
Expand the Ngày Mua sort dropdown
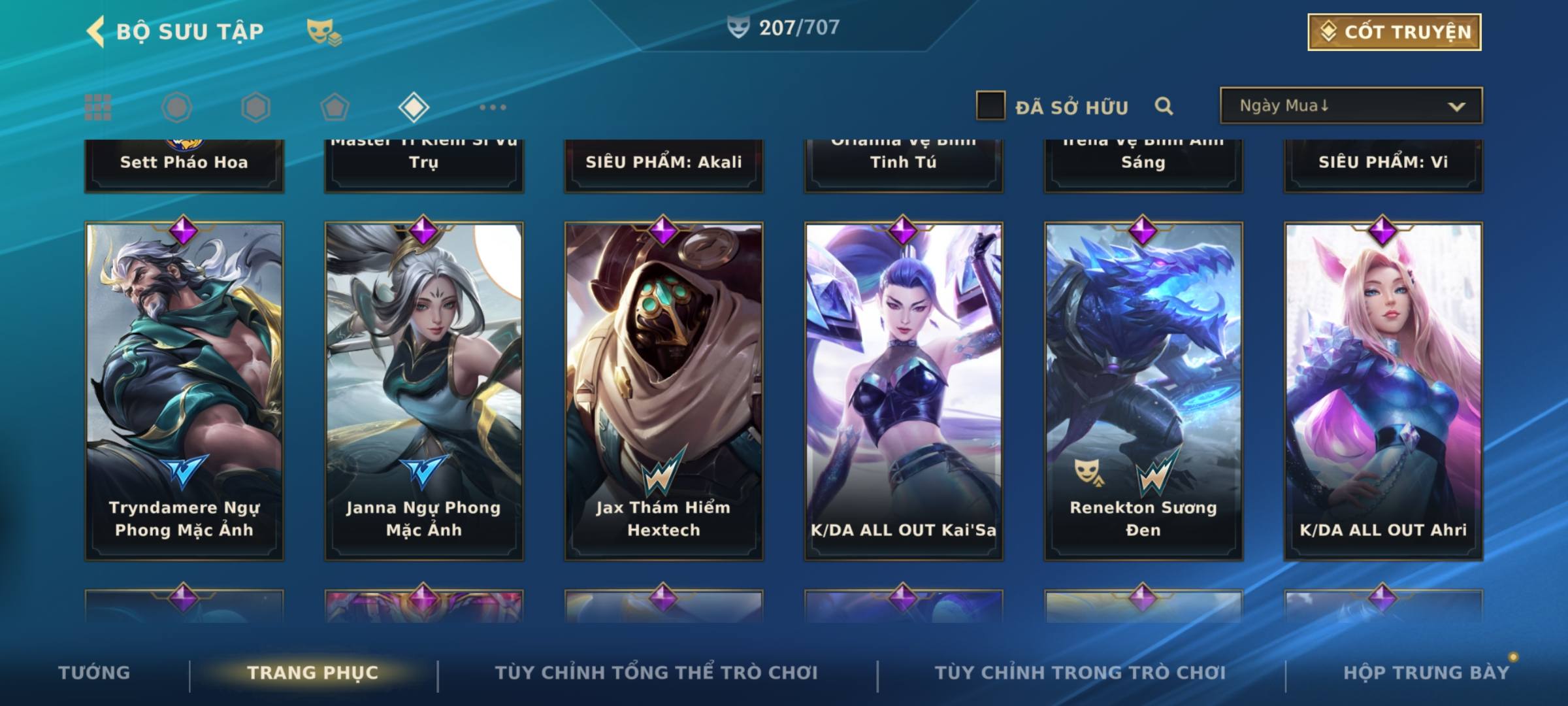pos(1351,106)
